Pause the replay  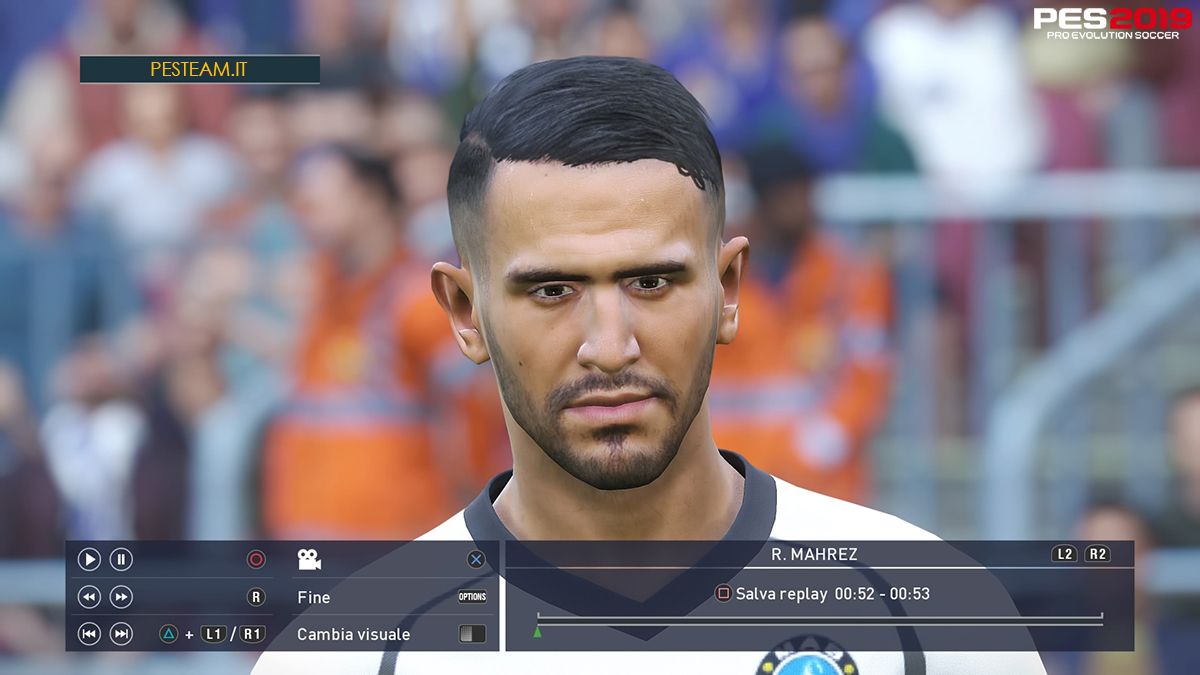coord(121,560)
